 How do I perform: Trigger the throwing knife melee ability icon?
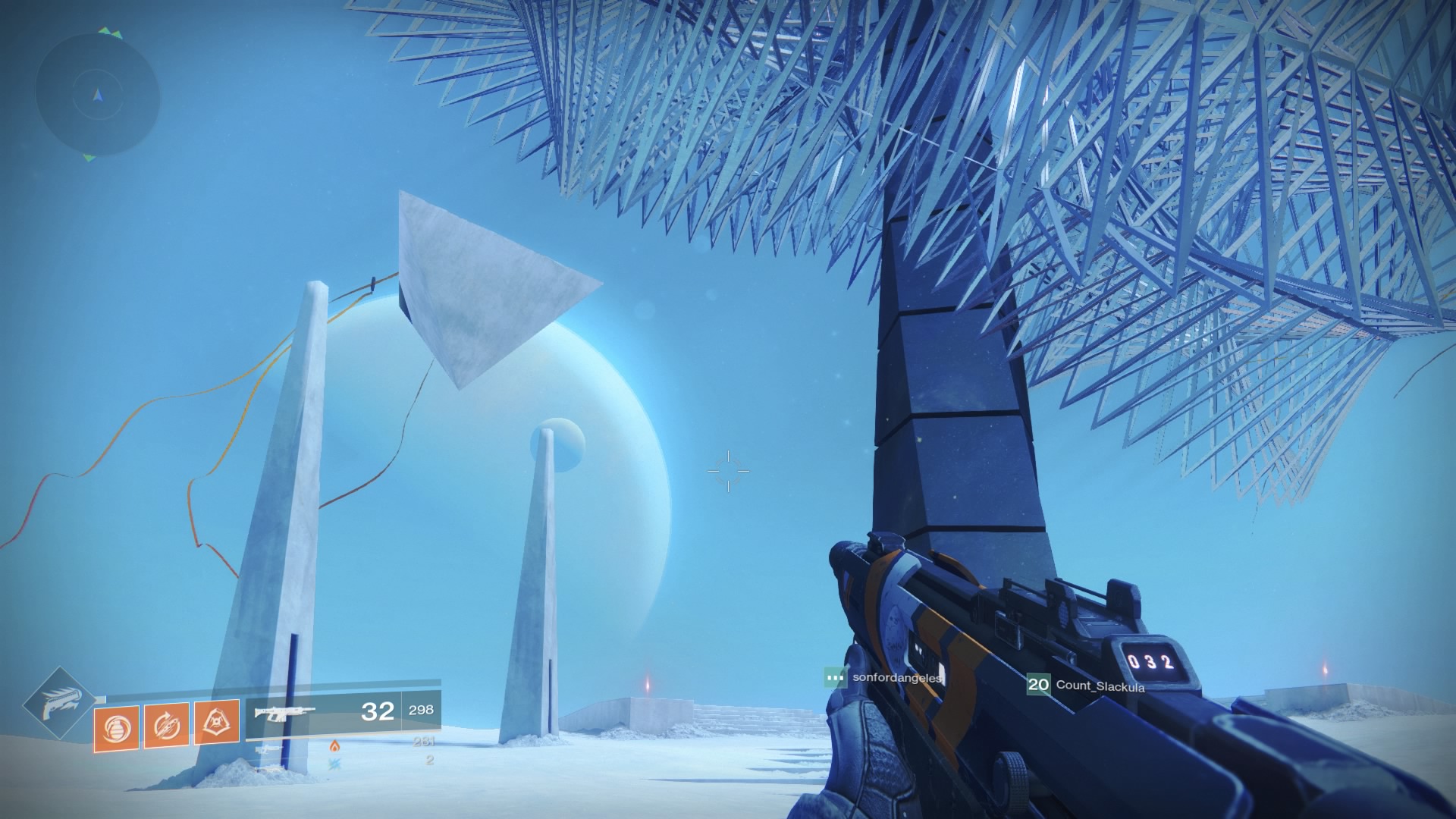(x=166, y=726)
